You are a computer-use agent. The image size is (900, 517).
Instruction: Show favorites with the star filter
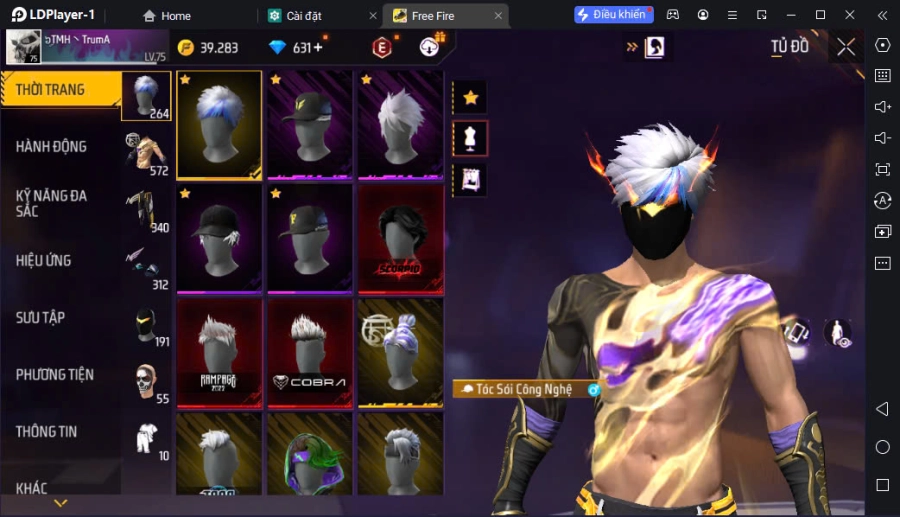point(470,97)
